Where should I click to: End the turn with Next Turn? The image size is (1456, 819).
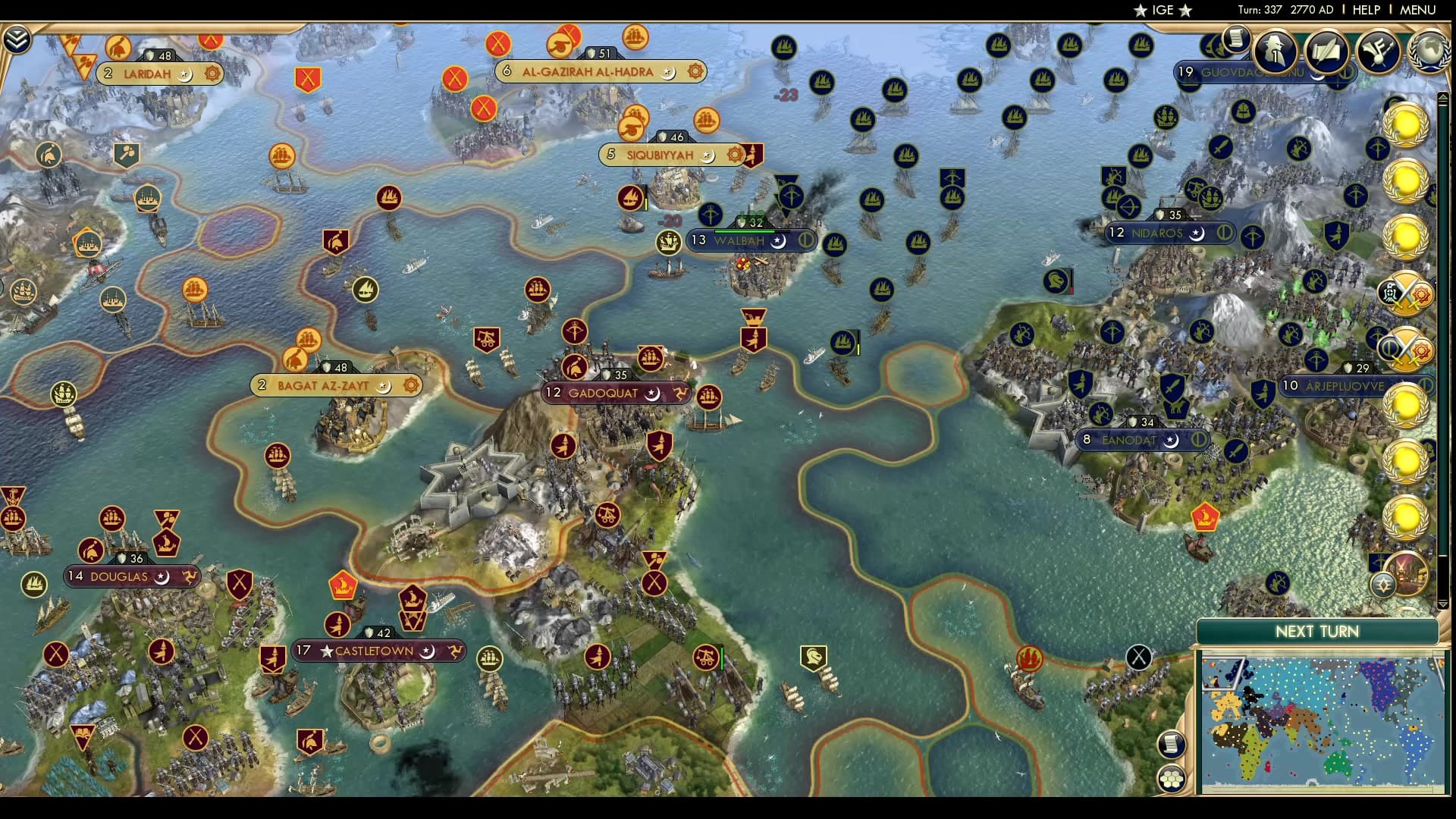click(x=1316, y=632)
